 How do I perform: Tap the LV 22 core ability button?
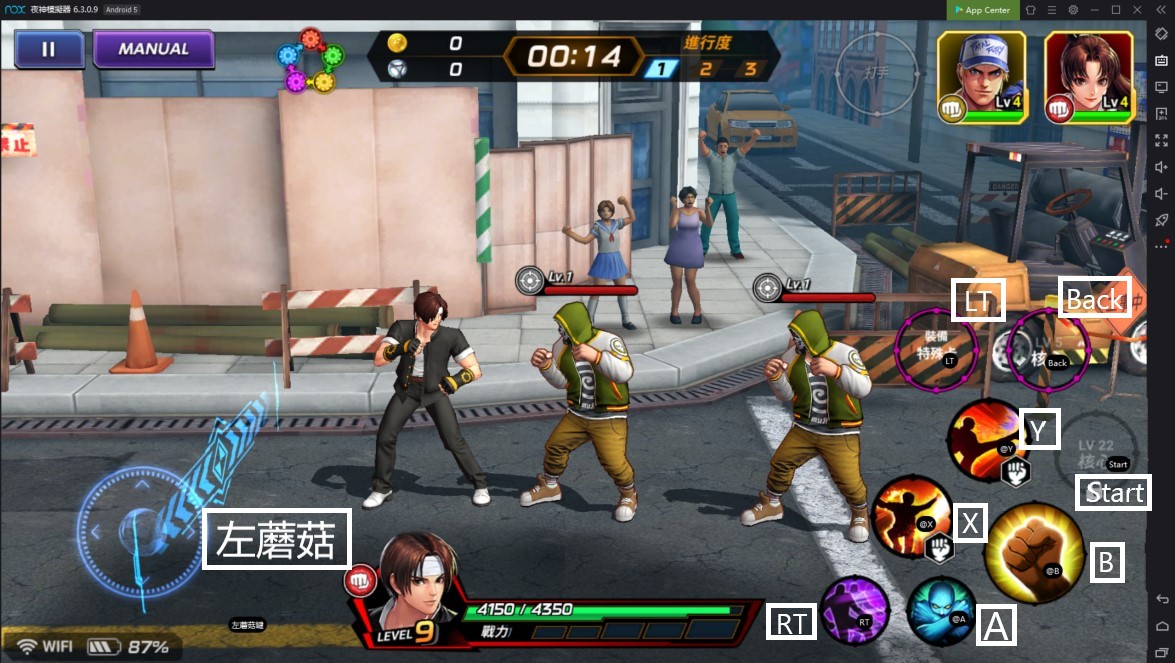coord(1097,447)
